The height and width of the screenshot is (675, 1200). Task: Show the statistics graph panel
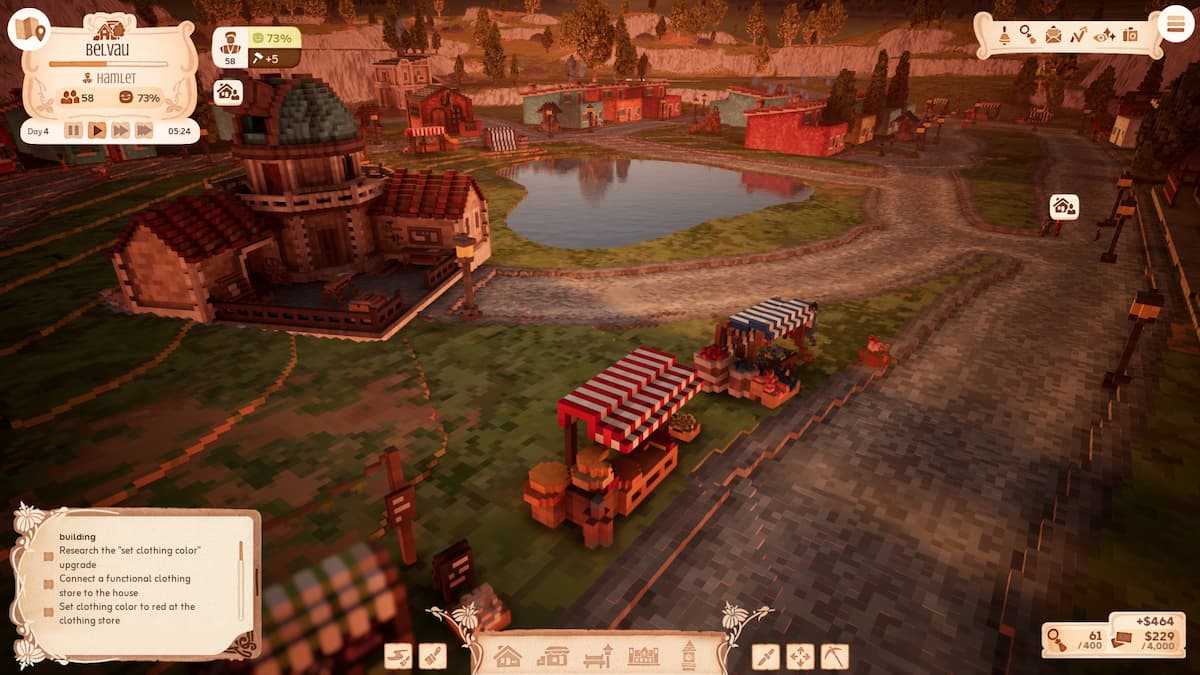(1078, 36)
